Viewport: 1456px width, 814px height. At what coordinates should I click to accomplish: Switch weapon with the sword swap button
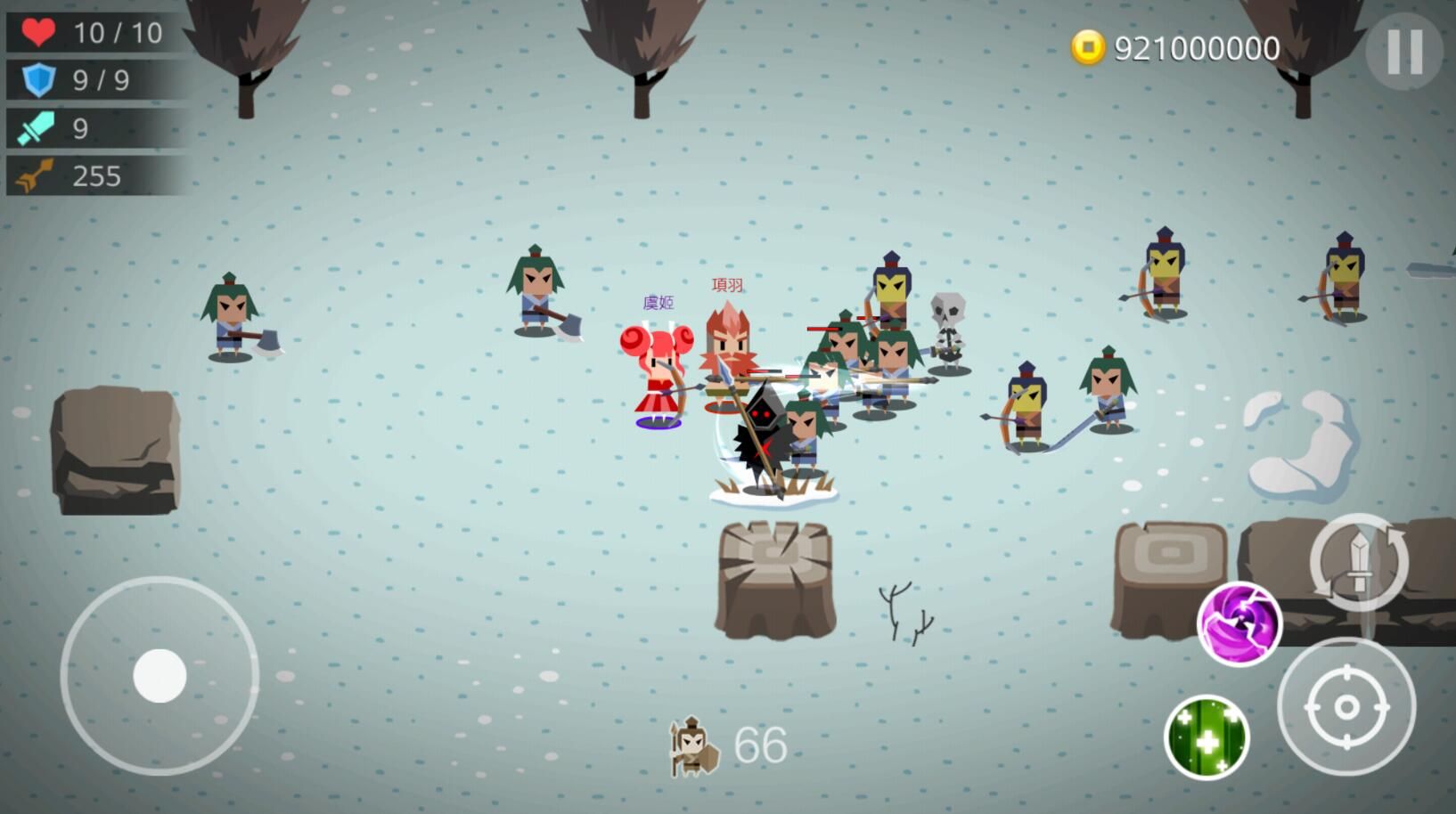pyautogui.click(x=1358, y=562)
